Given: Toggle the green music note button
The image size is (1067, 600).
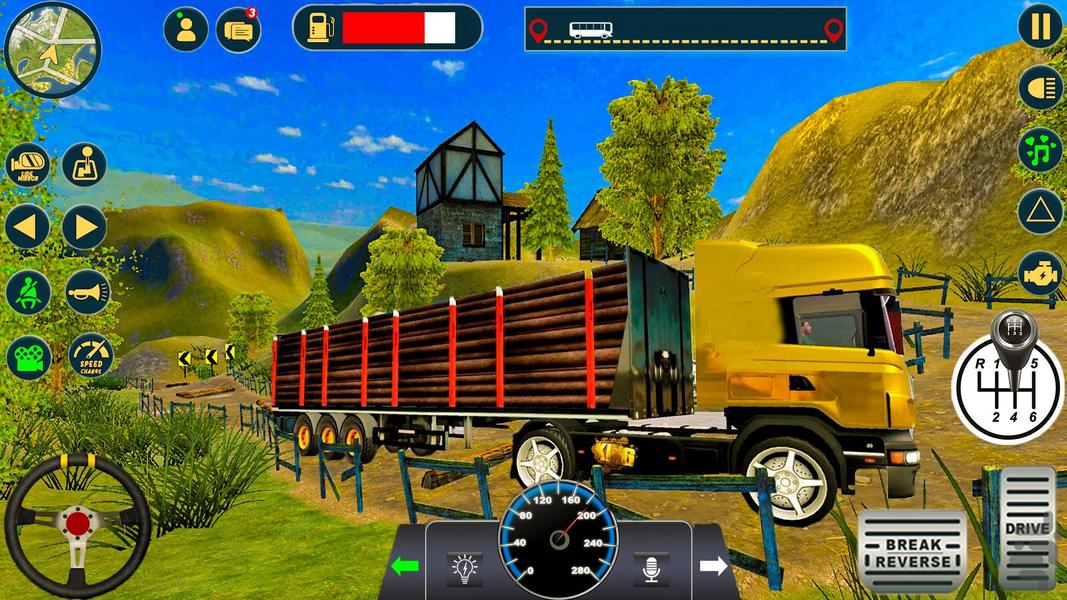Looking at the screenshot, I should tap(1040, 150).
